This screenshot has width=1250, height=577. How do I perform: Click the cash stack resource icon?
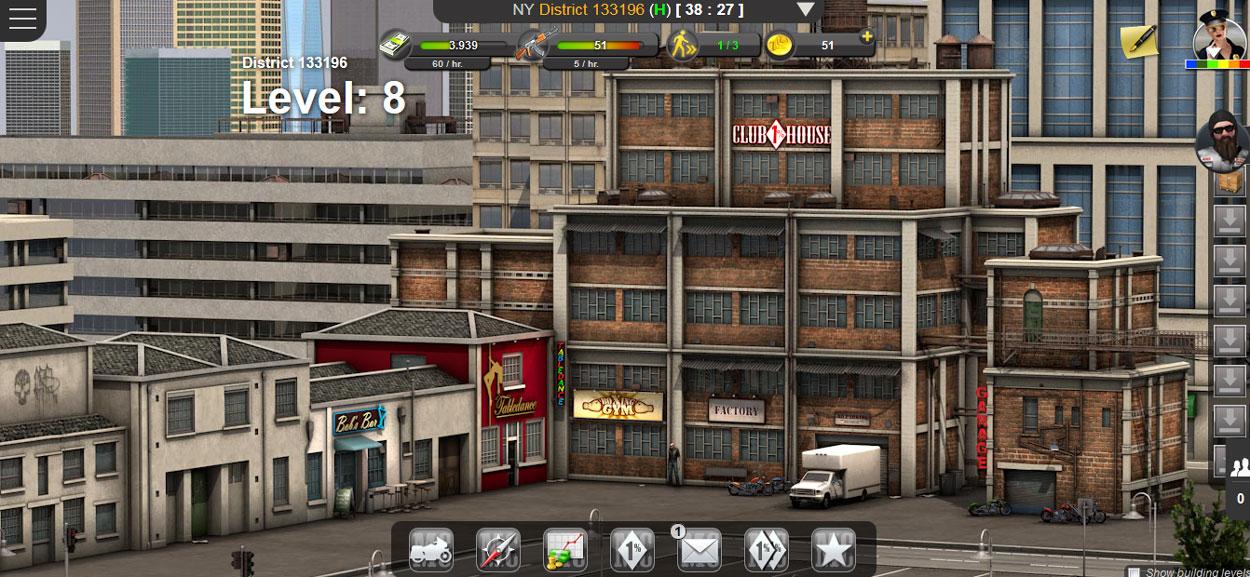394,45
